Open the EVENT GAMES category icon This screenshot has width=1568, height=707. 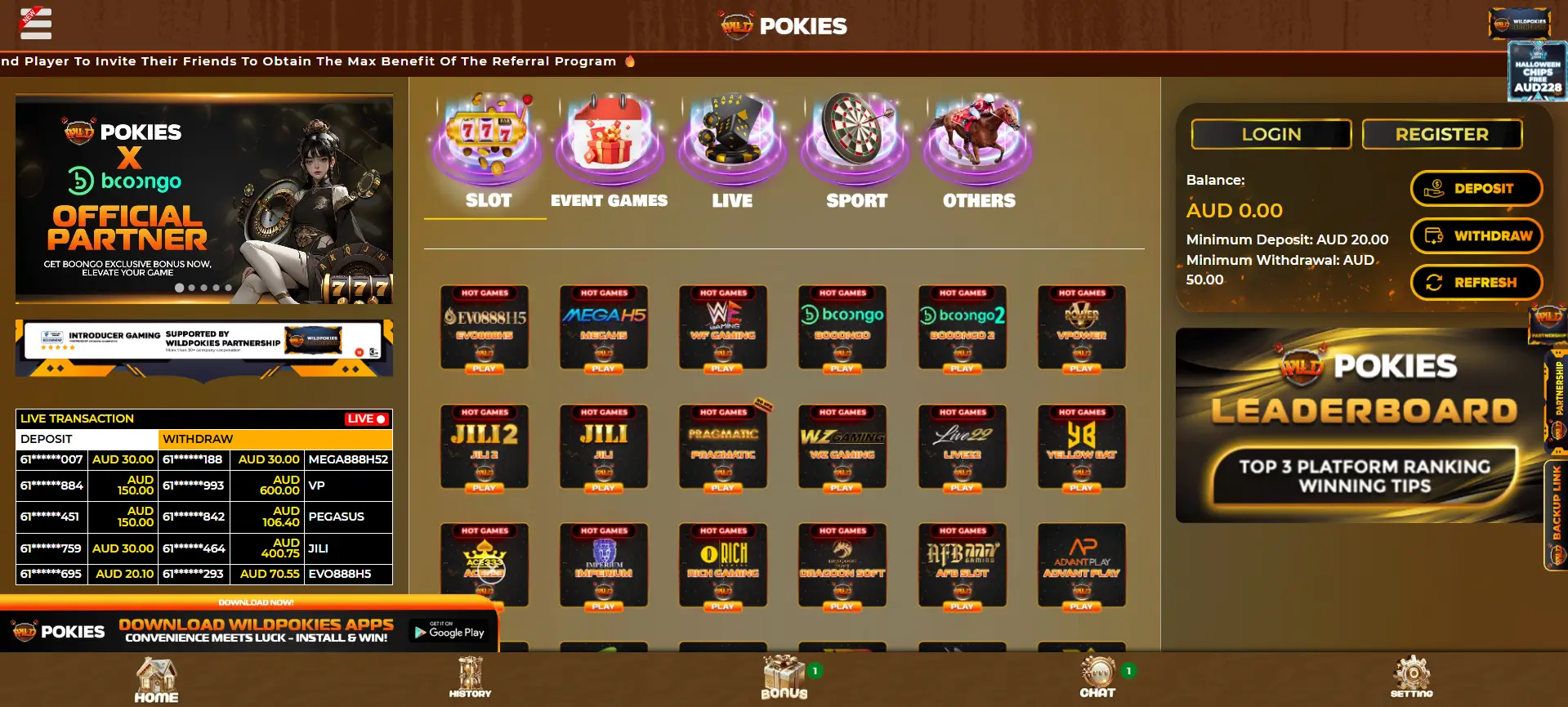click(x=609, y=145)
